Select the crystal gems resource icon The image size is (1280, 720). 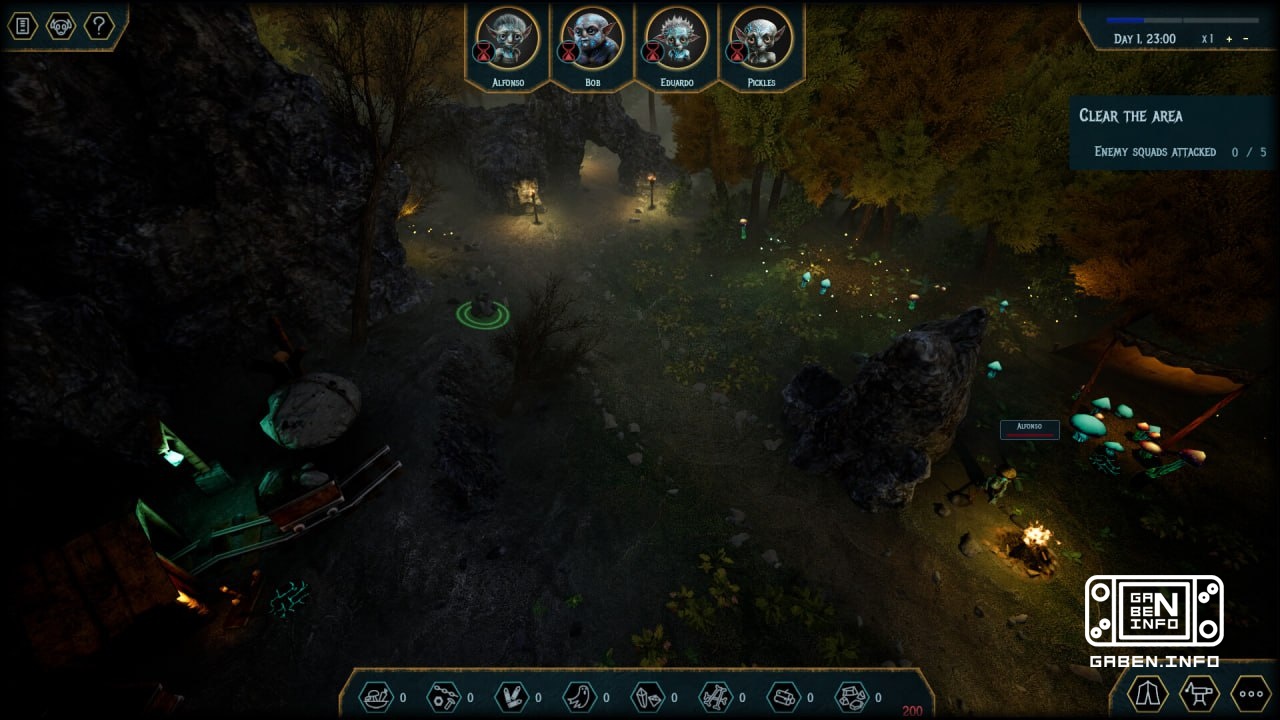646,696
